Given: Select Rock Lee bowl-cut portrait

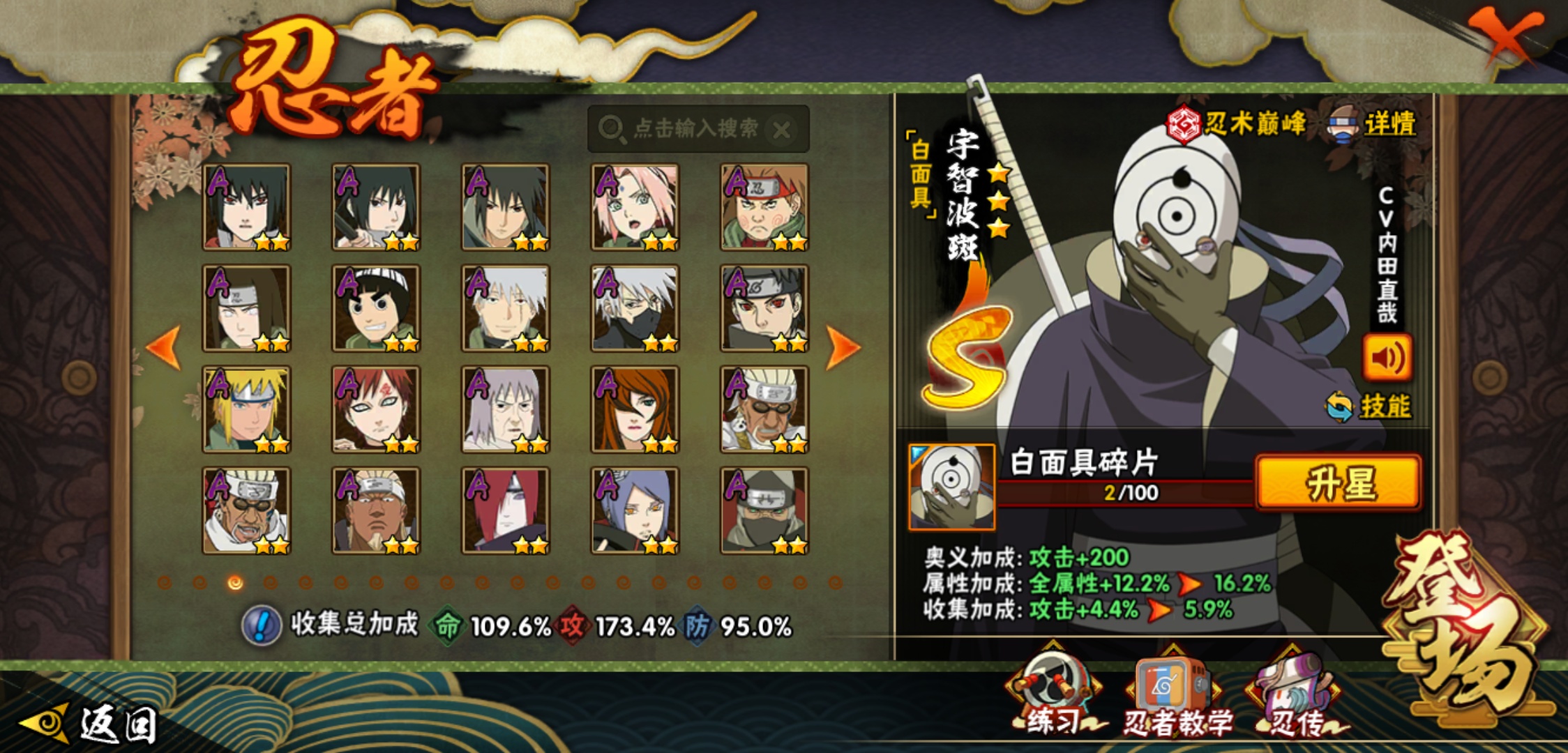Looking at the screenshot, I should pos(376,308).
